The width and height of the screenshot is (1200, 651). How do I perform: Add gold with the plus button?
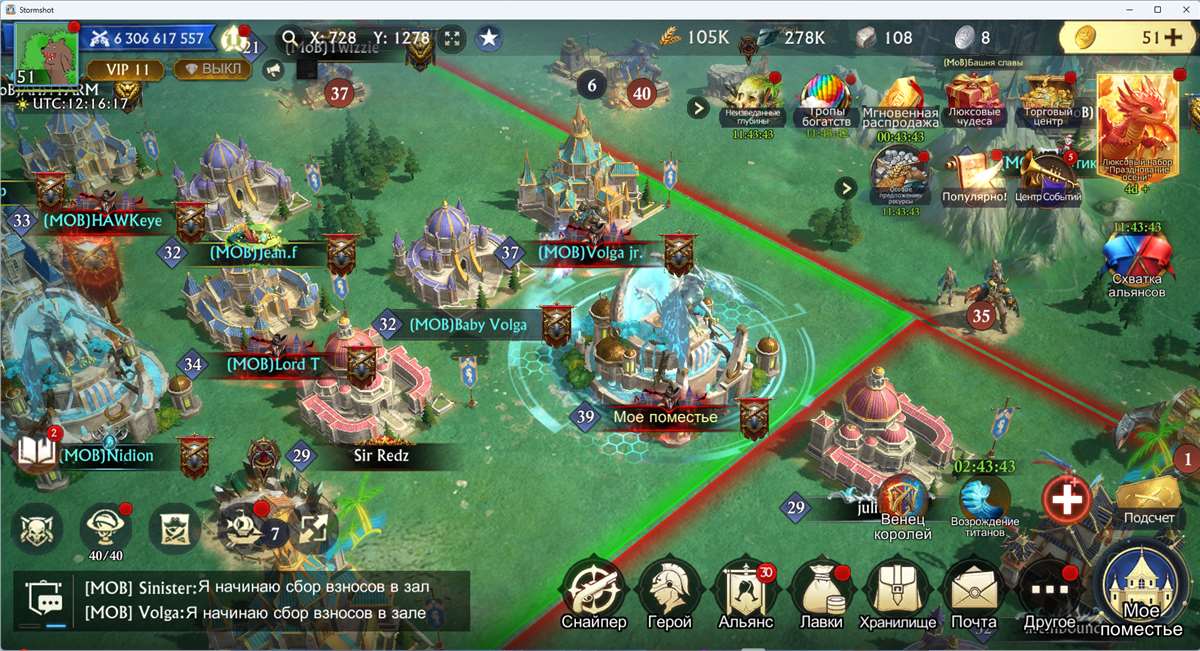pos(1172,38)
